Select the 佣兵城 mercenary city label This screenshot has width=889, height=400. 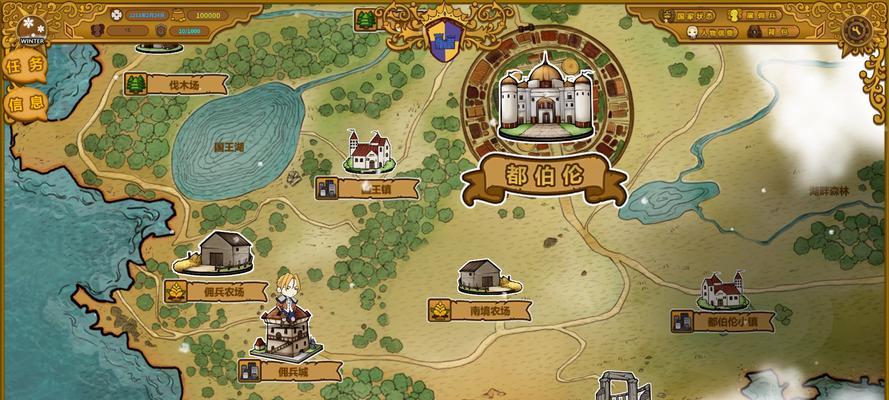tap(290, 371)
